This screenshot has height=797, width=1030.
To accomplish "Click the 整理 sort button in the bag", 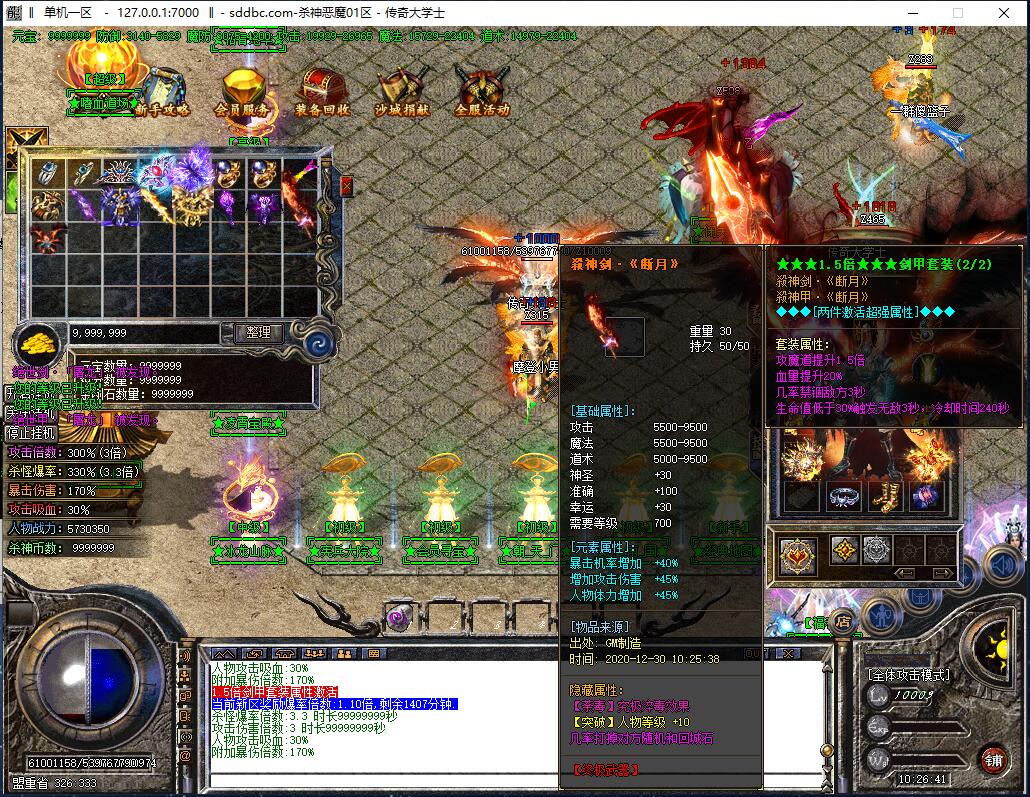I will (x=258, y=332).
